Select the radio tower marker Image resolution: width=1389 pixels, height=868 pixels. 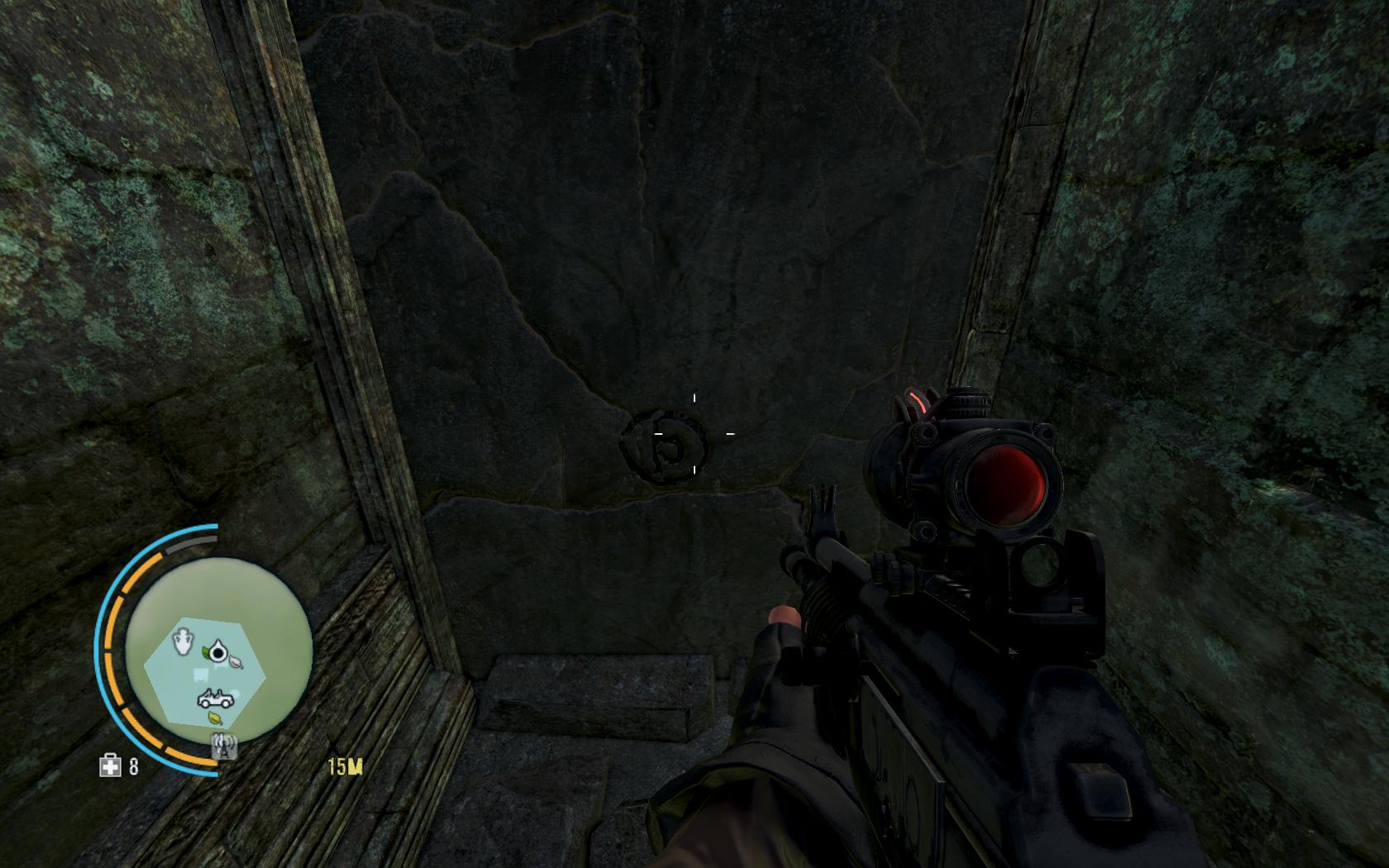(x=223, y=746)
